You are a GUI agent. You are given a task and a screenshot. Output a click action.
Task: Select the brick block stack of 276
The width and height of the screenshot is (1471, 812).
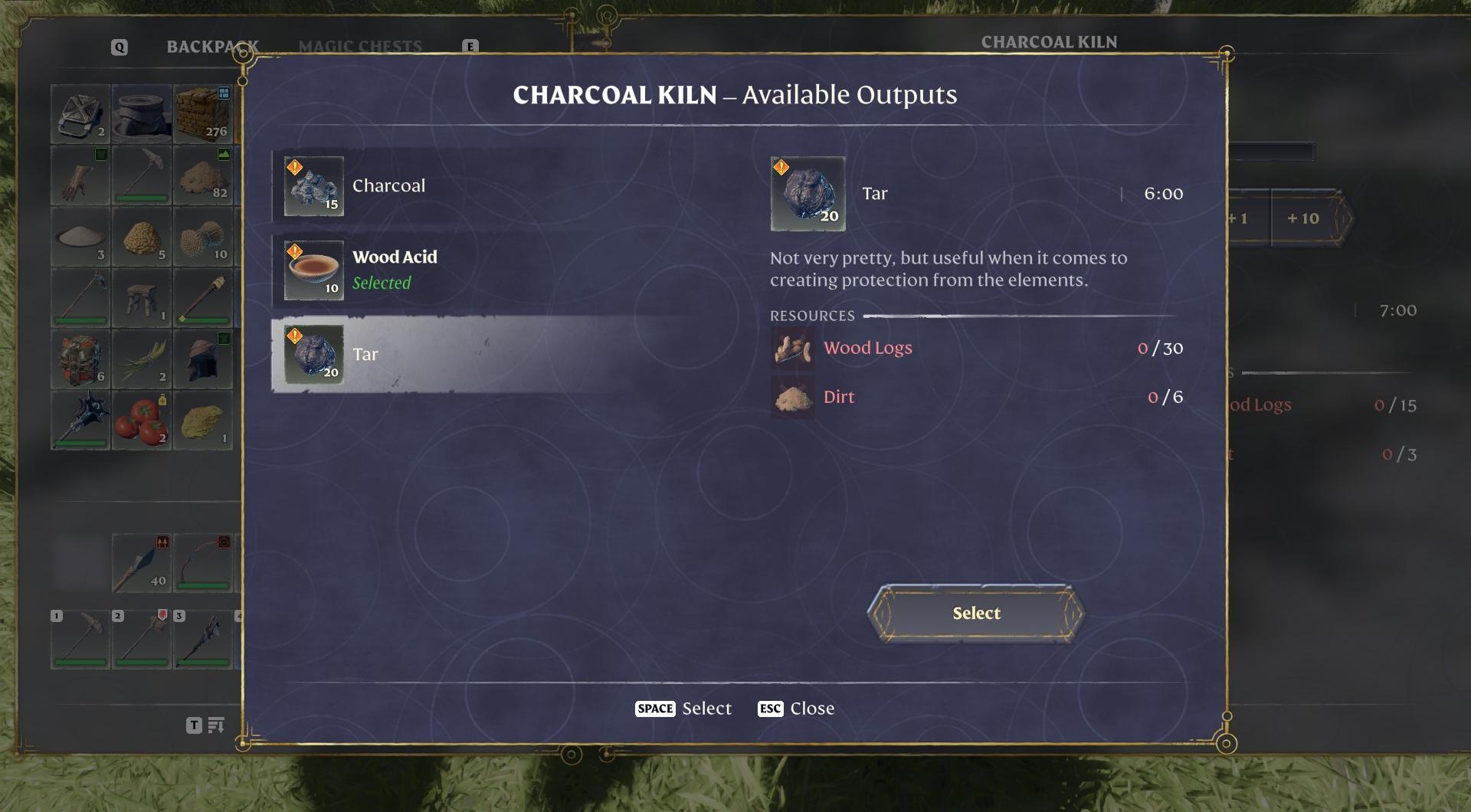(x=203, y=114)
